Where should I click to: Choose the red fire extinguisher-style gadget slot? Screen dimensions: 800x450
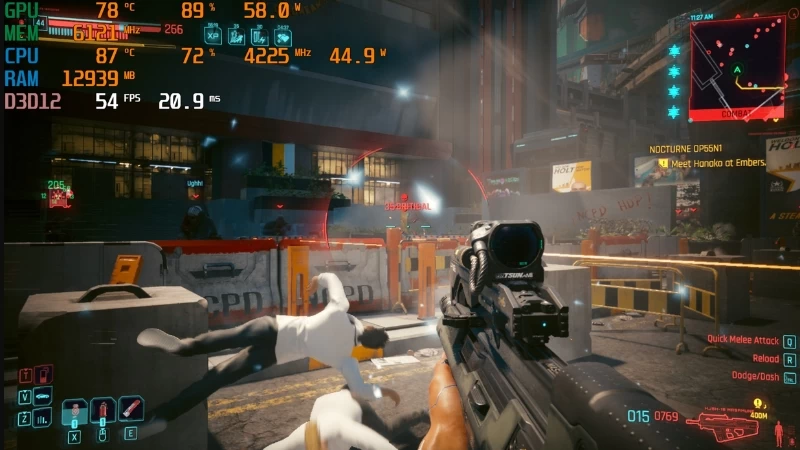pyautogui.click(x=100, y=411)
